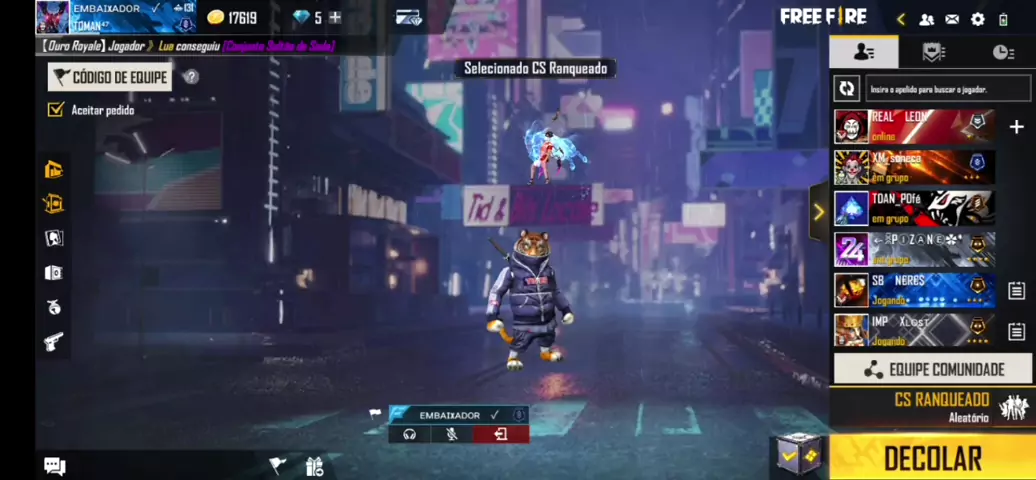Start the match with DECOLAR button

tap(932, 458)
